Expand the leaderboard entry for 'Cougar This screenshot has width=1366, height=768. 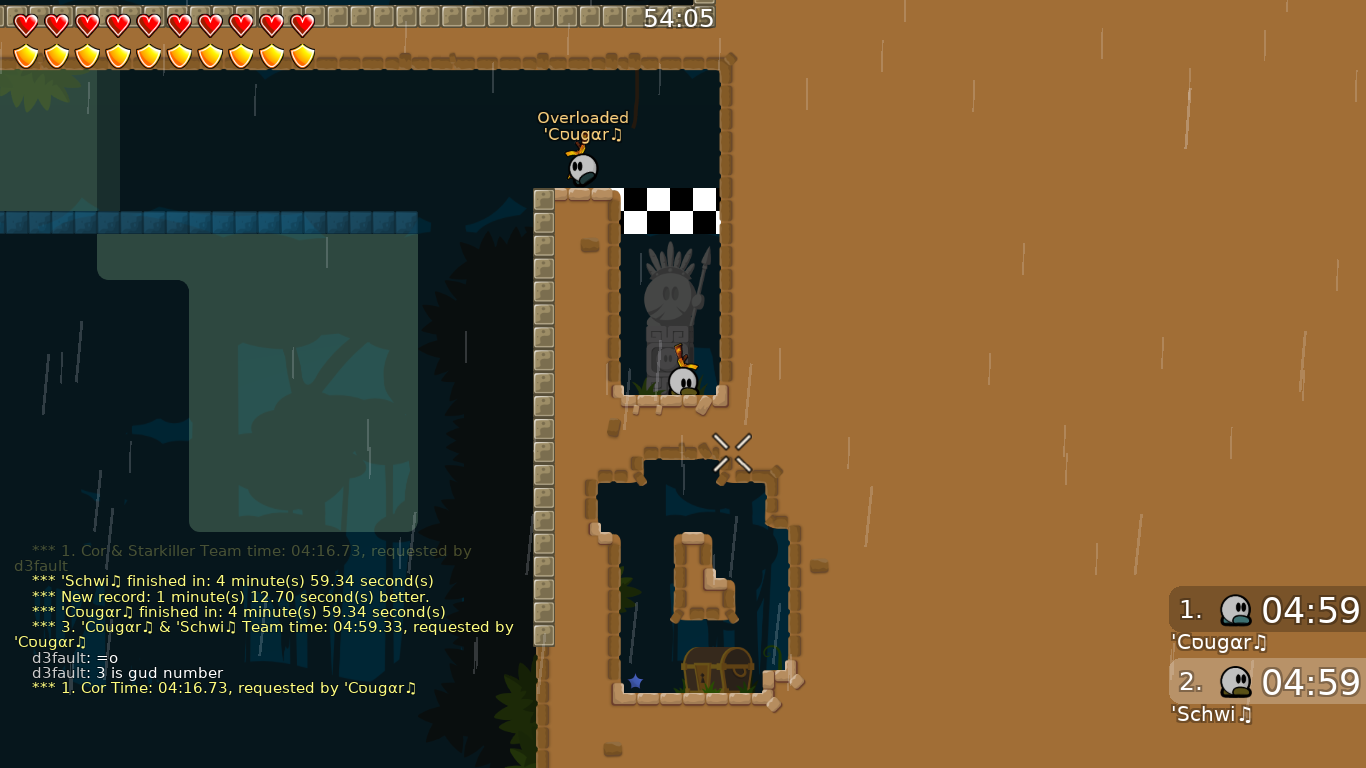pos(1263,611)
